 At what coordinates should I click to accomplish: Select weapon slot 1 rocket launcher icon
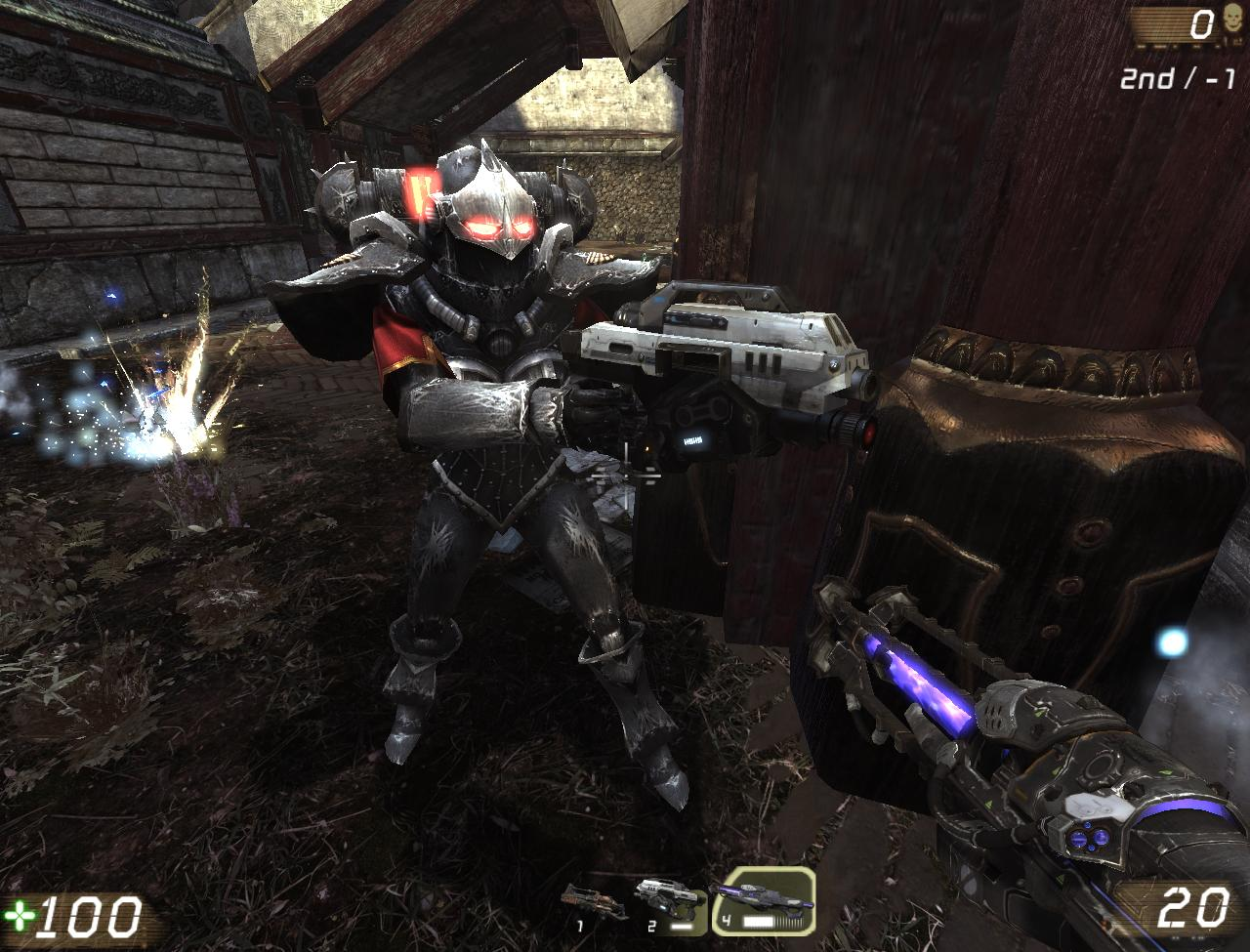coord(594,898)
